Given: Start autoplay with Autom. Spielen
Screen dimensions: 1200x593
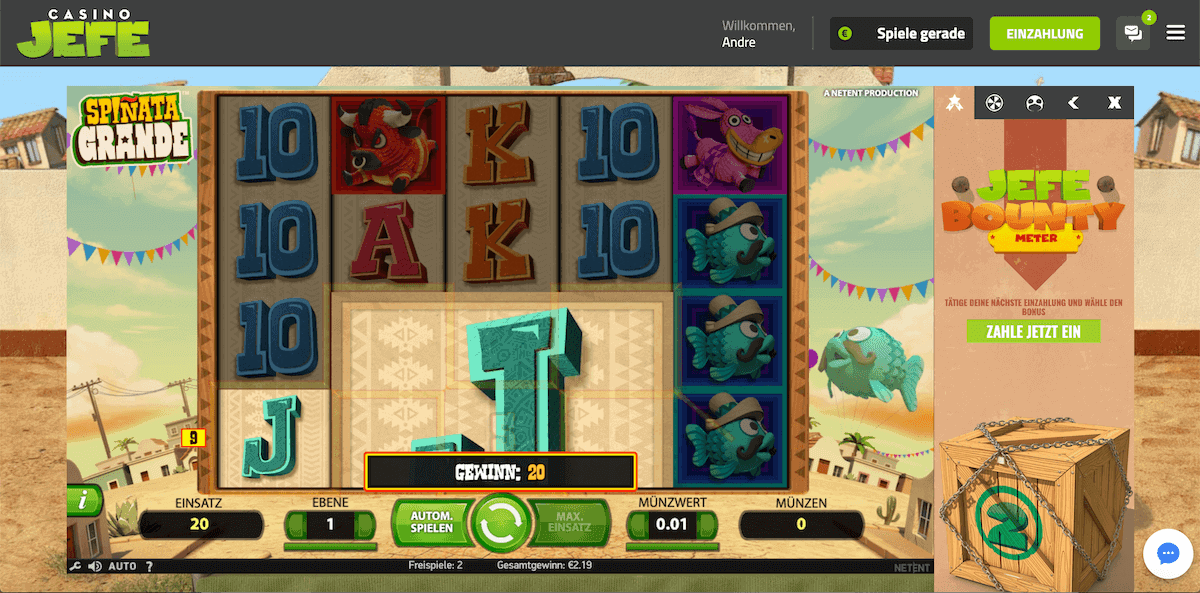Looking at the screenshot, I should (x=431, y=521).
